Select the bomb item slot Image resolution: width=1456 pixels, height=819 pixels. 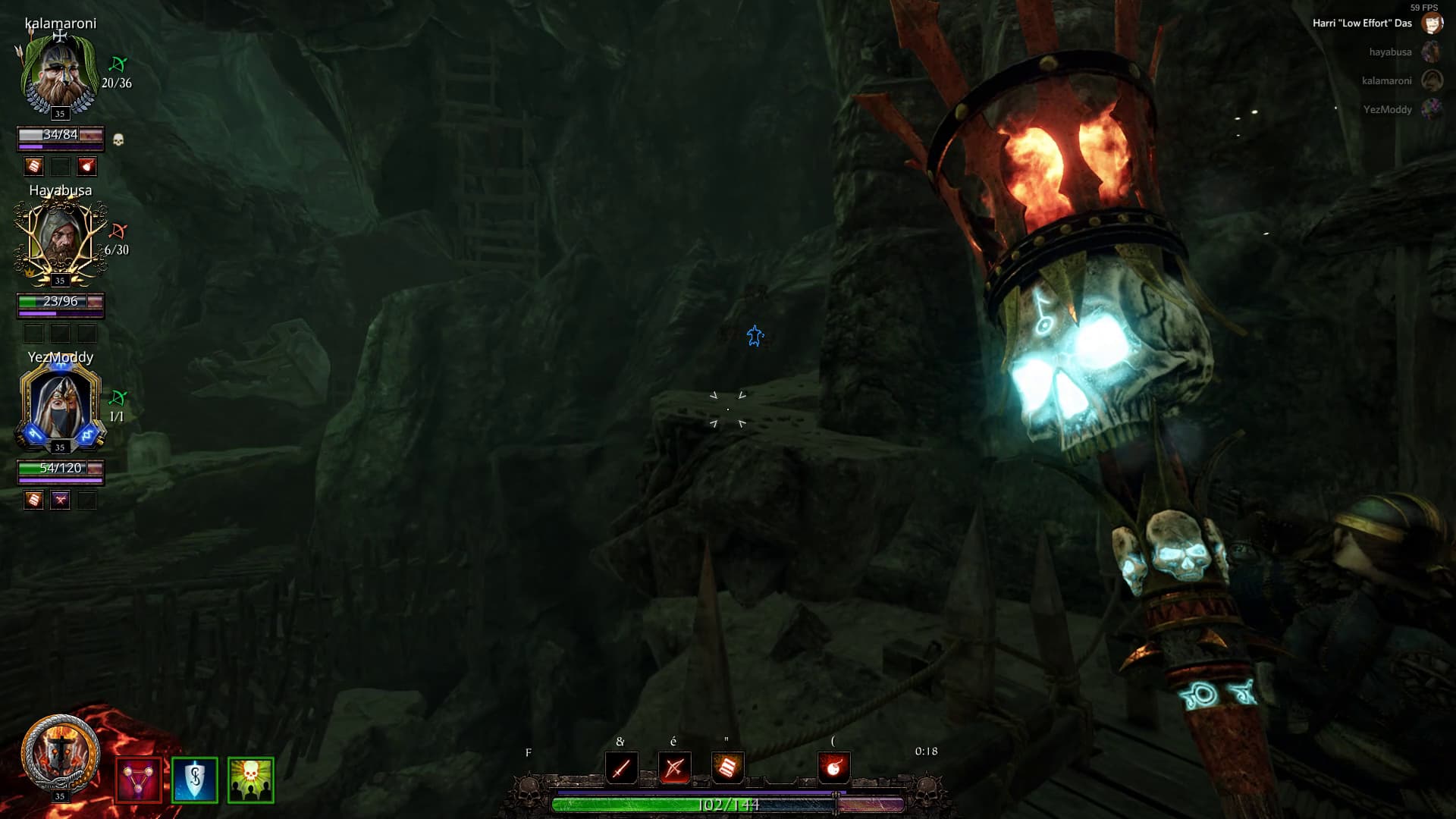tap(833, 768)
